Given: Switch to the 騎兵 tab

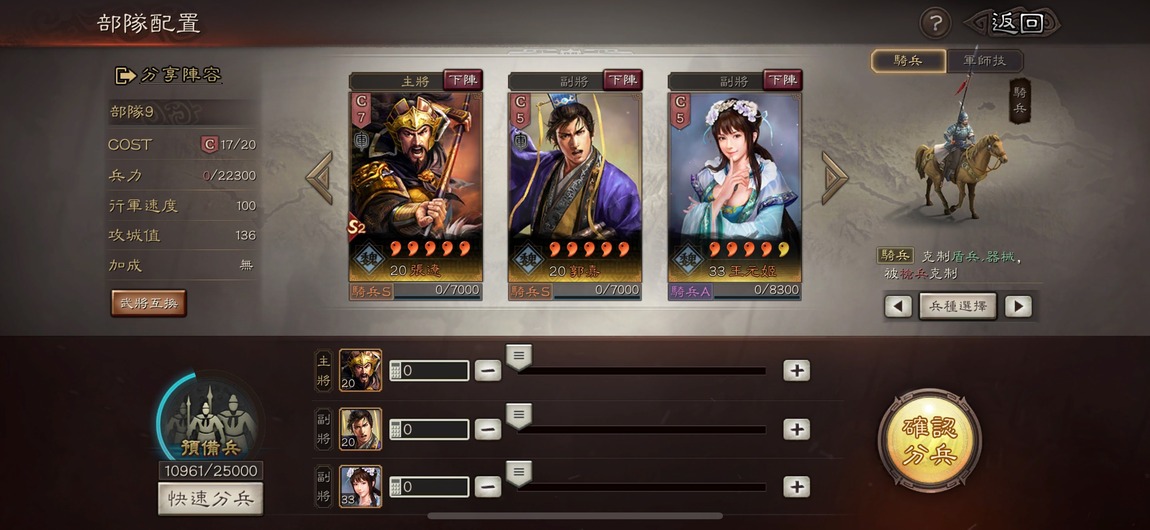Looking at the screenshot, I should 908,61.
